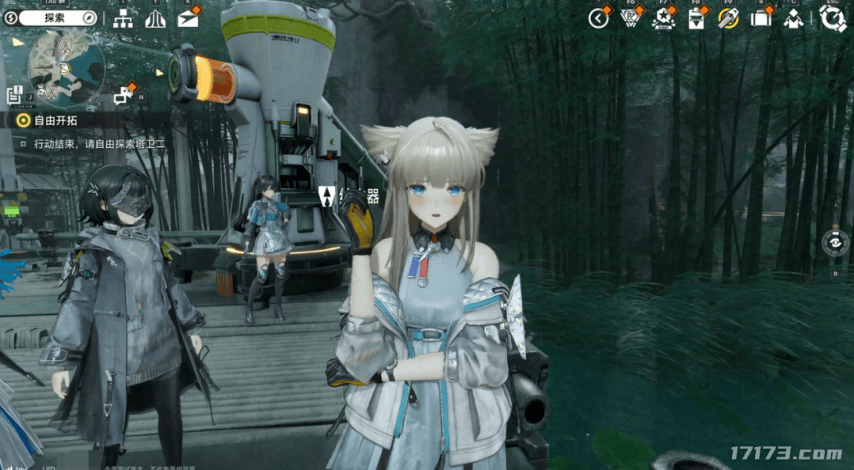Image resolution: width=854 pixels, height=470 pixels.
Task: Open the twin towers emblem icon
Action: coord(155,18)
